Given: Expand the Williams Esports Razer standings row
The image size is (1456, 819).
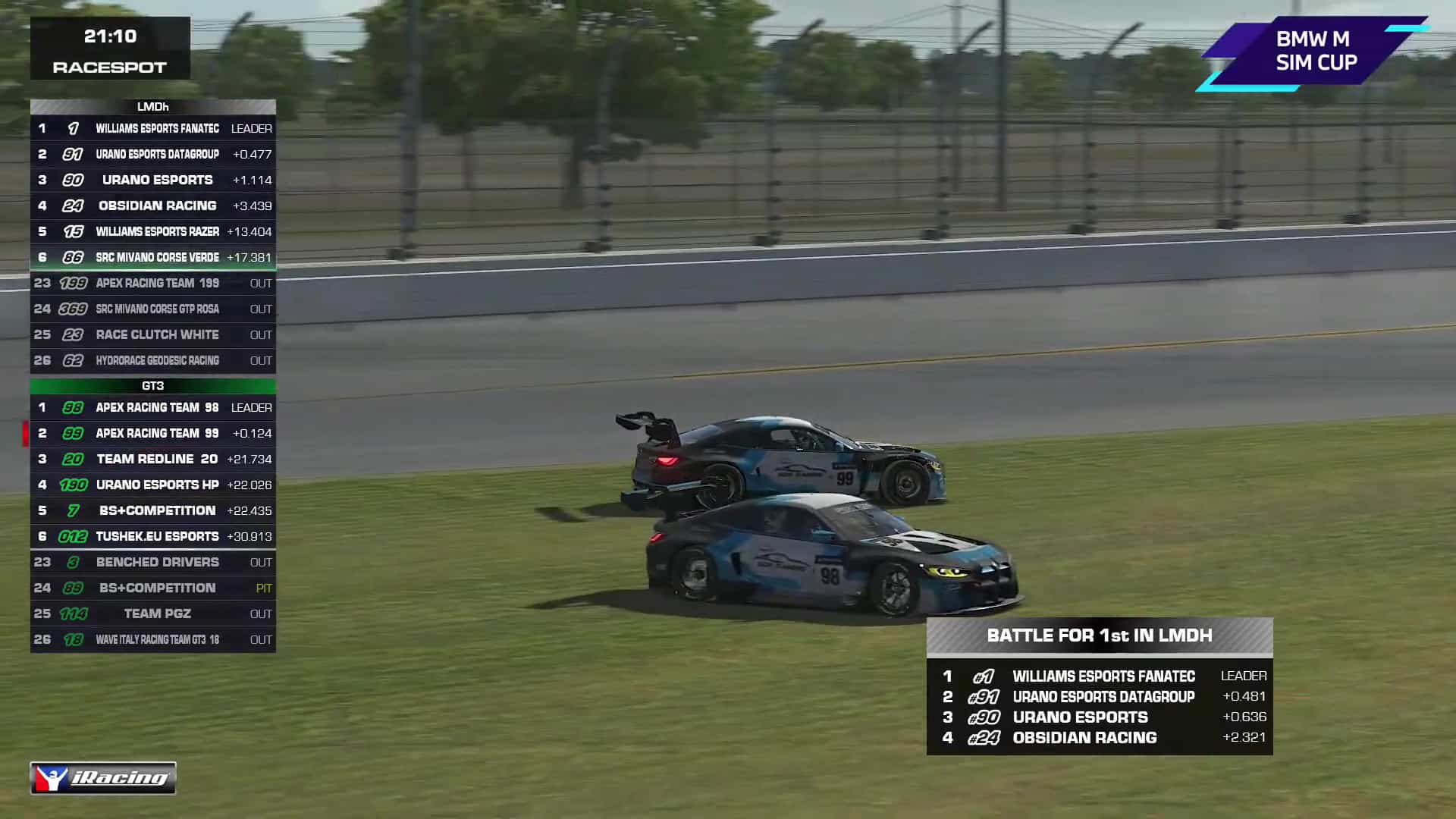Looking at the screenshot, I should pos(152,231).
